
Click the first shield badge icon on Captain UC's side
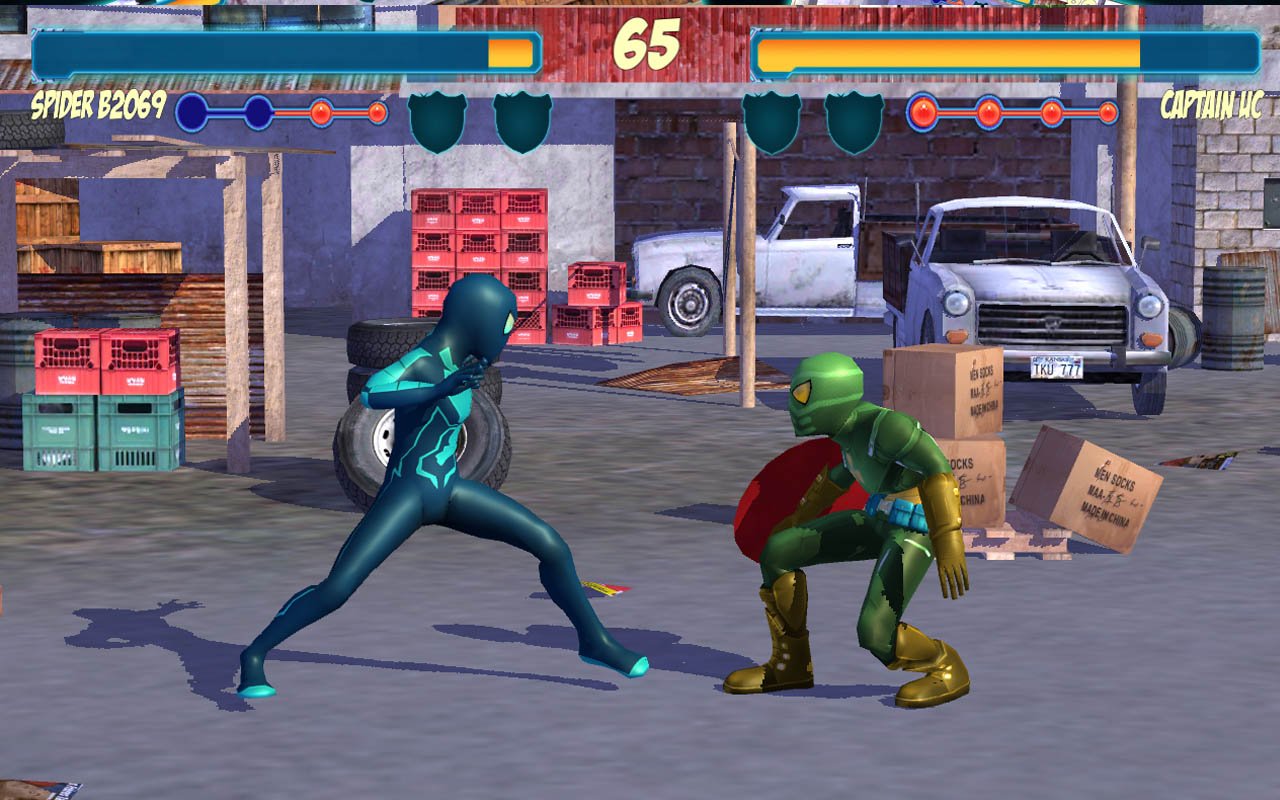click(770, 117)
